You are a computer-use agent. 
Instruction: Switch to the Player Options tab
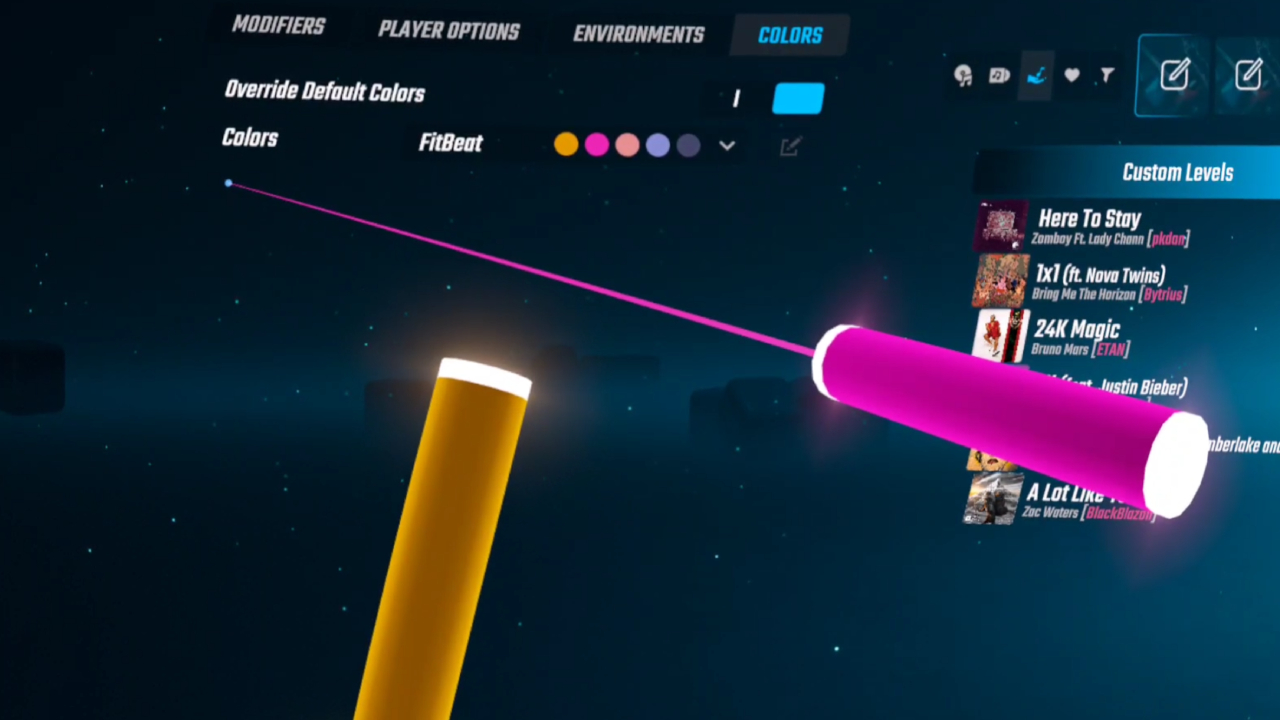(x=448, y=32)
